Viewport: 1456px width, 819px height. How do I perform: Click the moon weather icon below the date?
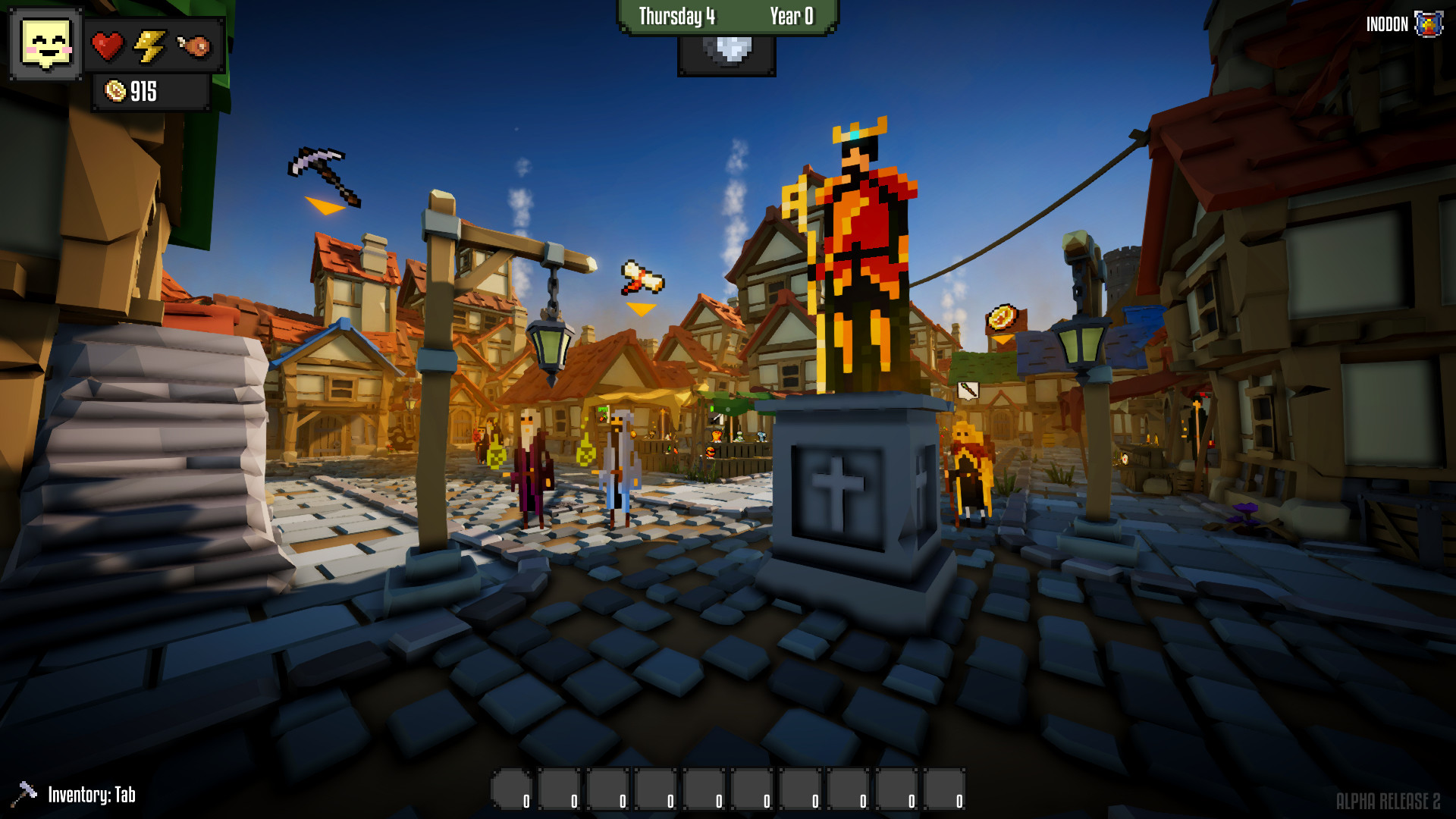pos(726,50)
